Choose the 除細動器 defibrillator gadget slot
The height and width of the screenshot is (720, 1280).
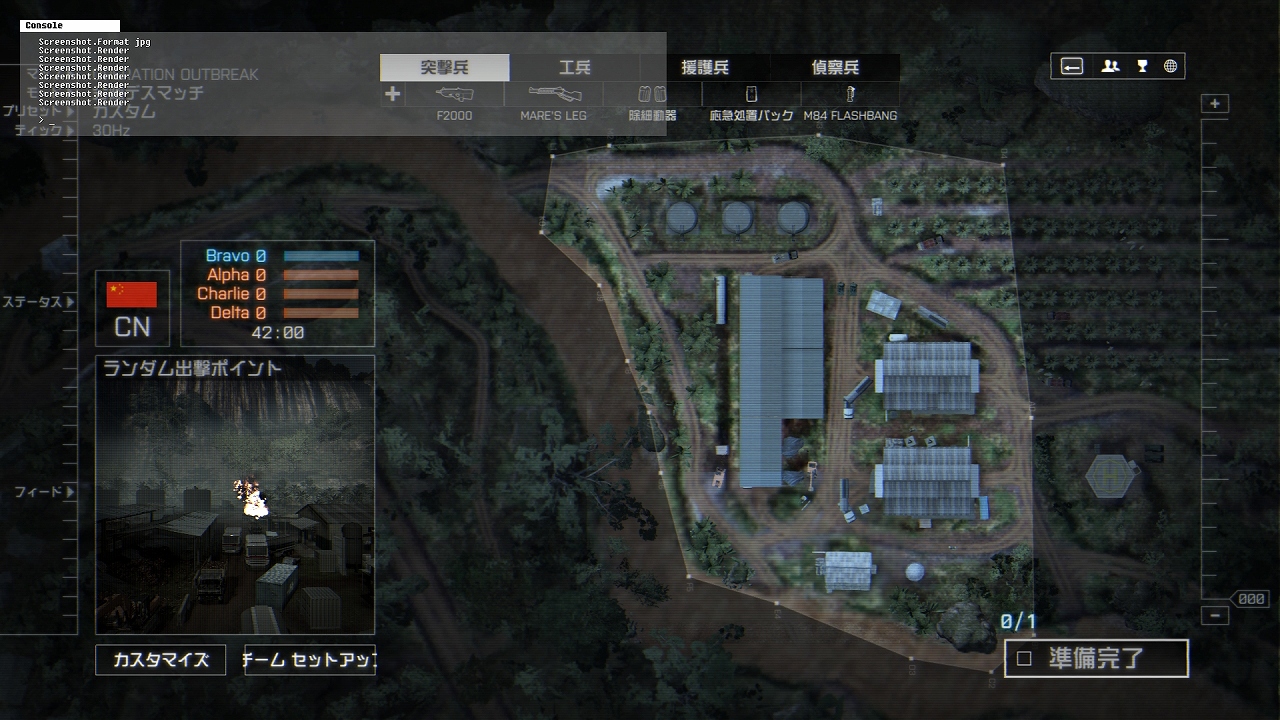[652, 95]
